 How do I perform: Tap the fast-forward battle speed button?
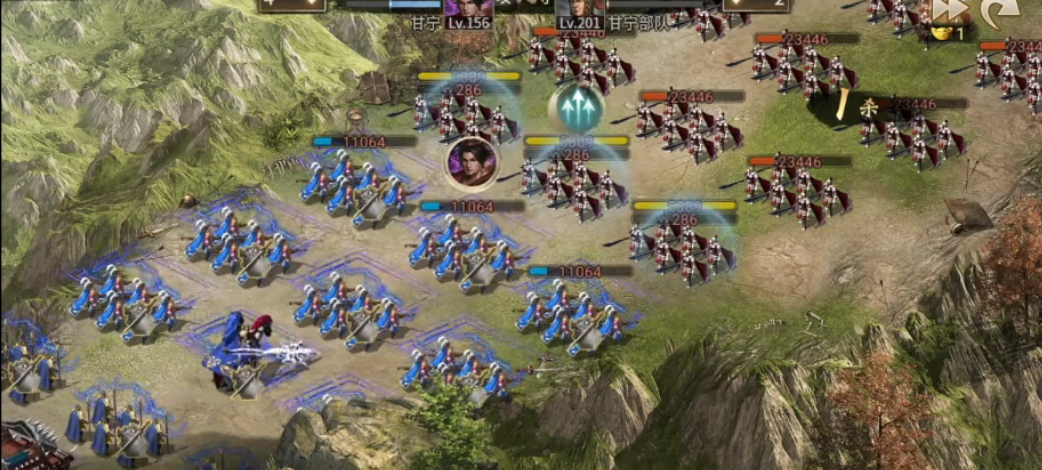click(952, 10)
